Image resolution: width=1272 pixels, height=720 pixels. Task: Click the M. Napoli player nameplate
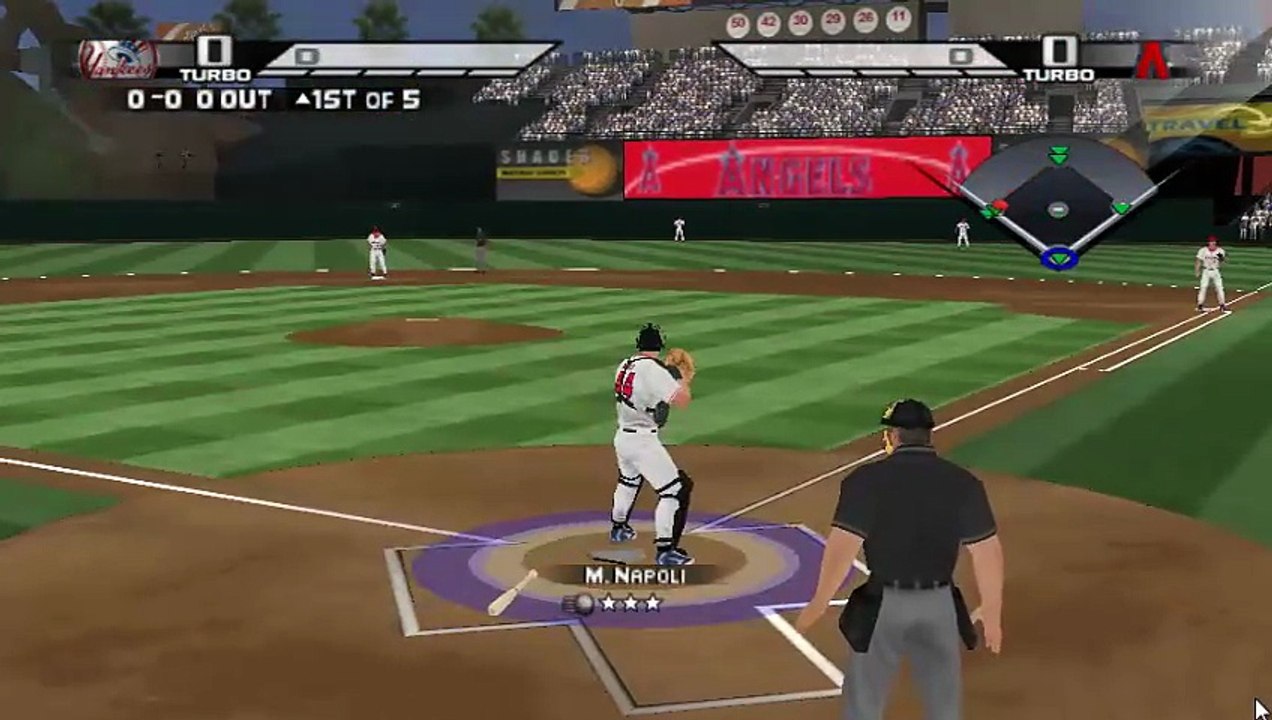[x=636, y=575]
